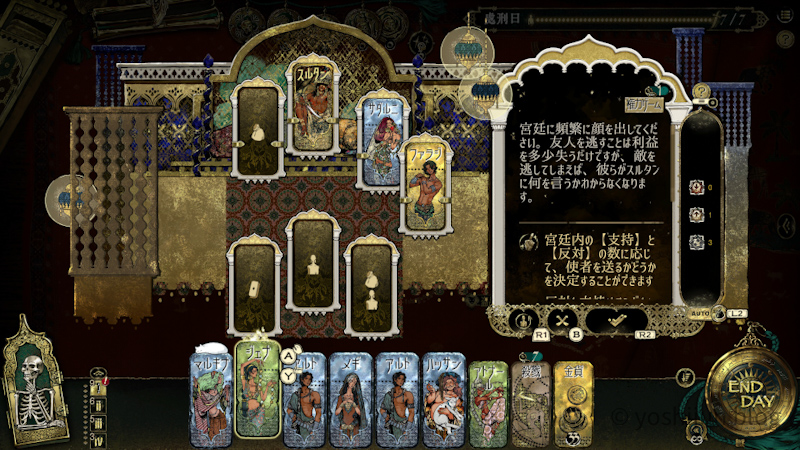Toggle the AUTO option
The width and height of the screenshot is (800, 450).
[x=704, y=313]
